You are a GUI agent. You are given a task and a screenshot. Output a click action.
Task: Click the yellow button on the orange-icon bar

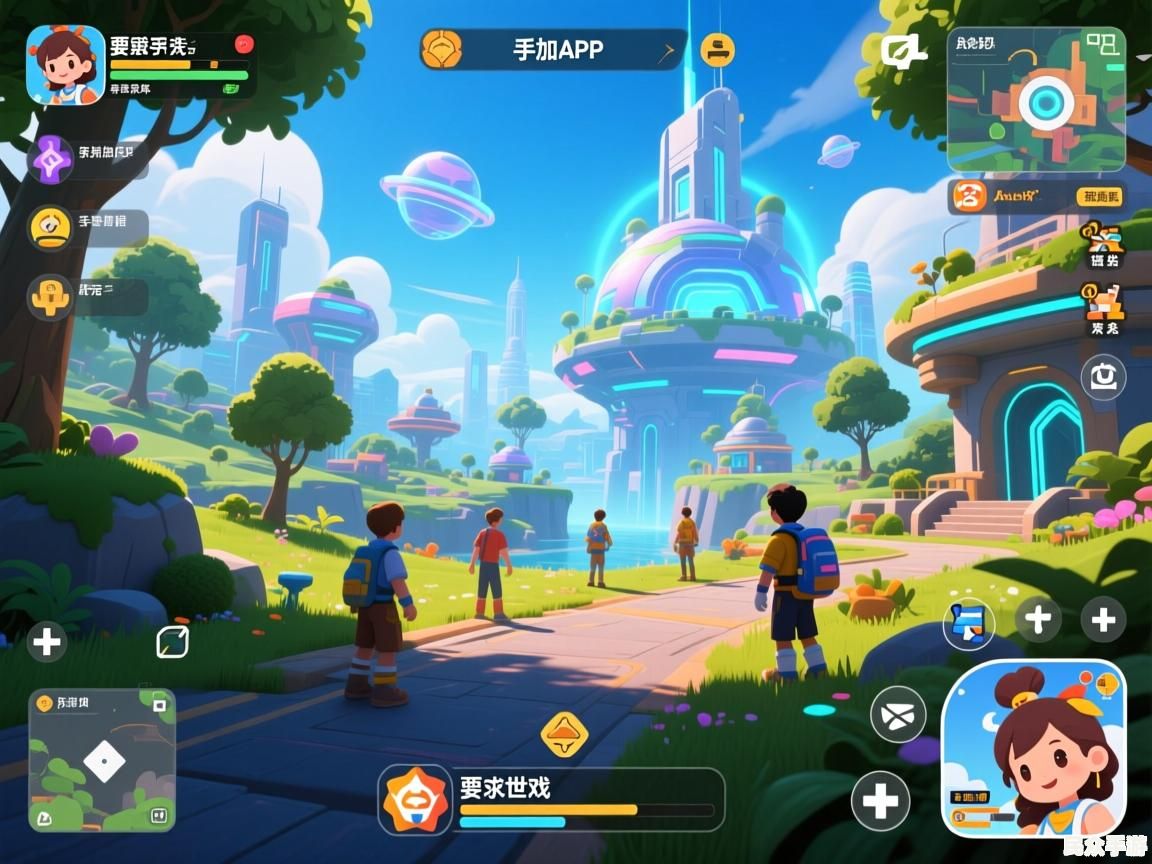click(1099, 197)
